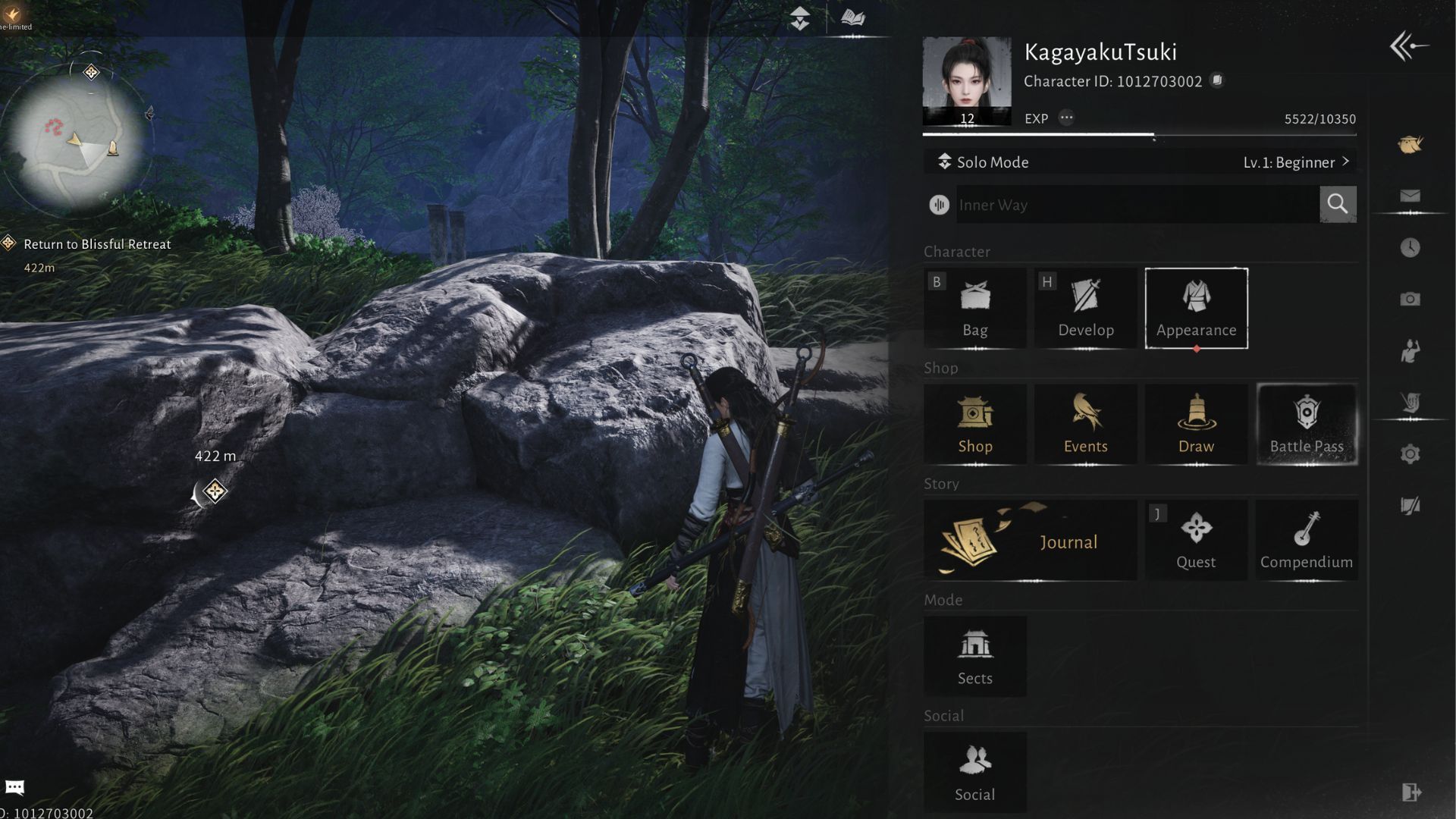Click the Inner Way search field
The image size is (1456, 819).
(1136, 205)
